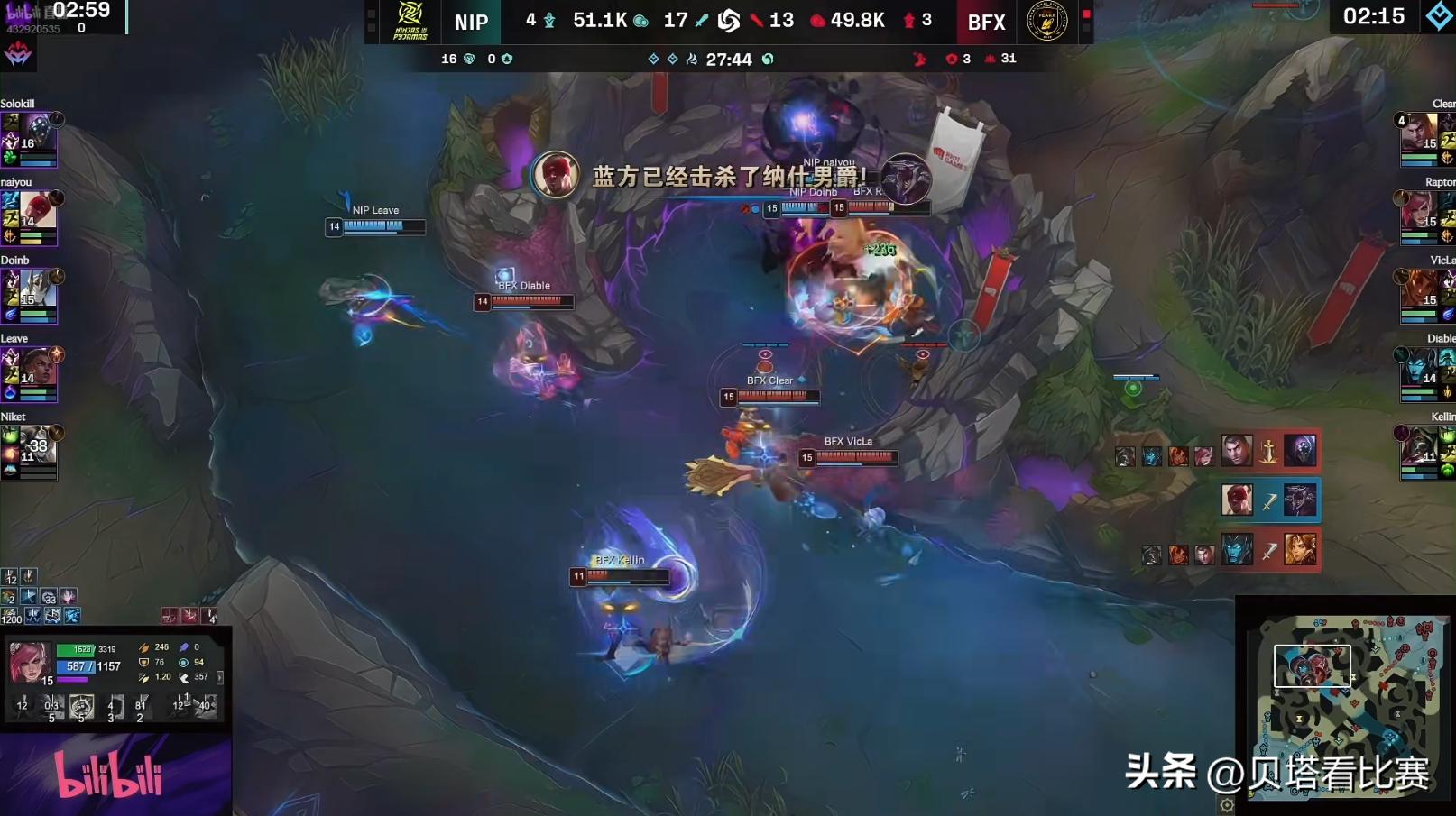Screen dimensions: 1456x816
Task: Click the pink-haired champion portrait in stats panel
Action: click(28, 663)
